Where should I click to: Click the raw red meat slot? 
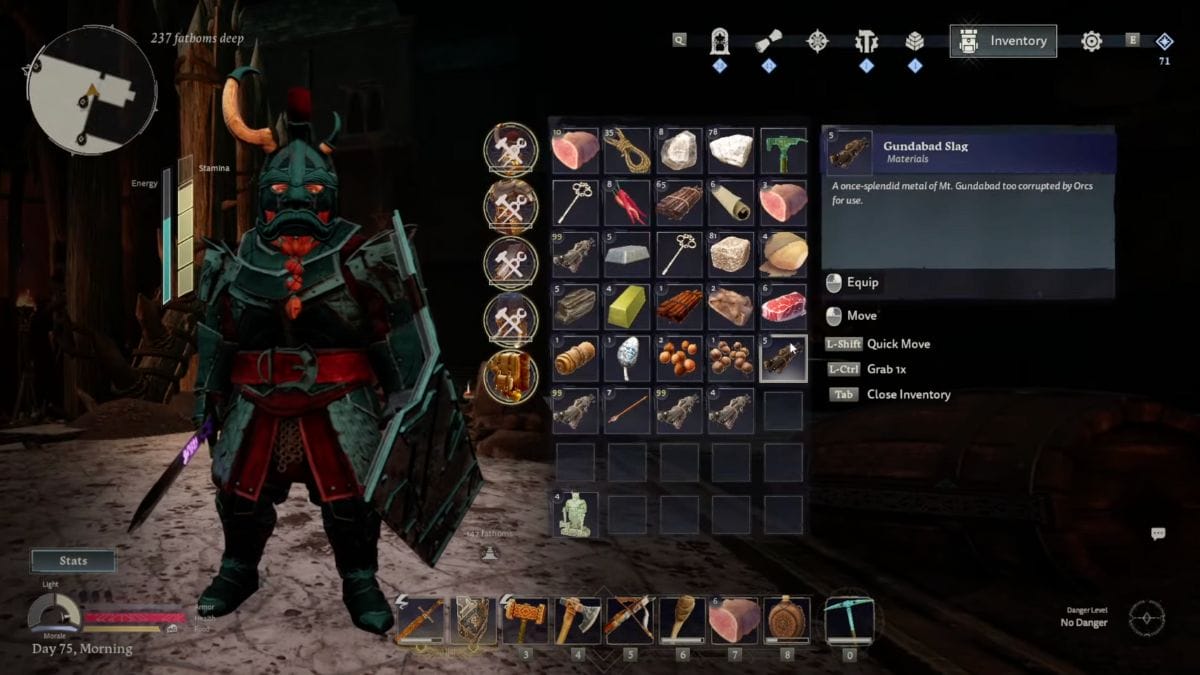pyautogui.click(x=783, y=306)
